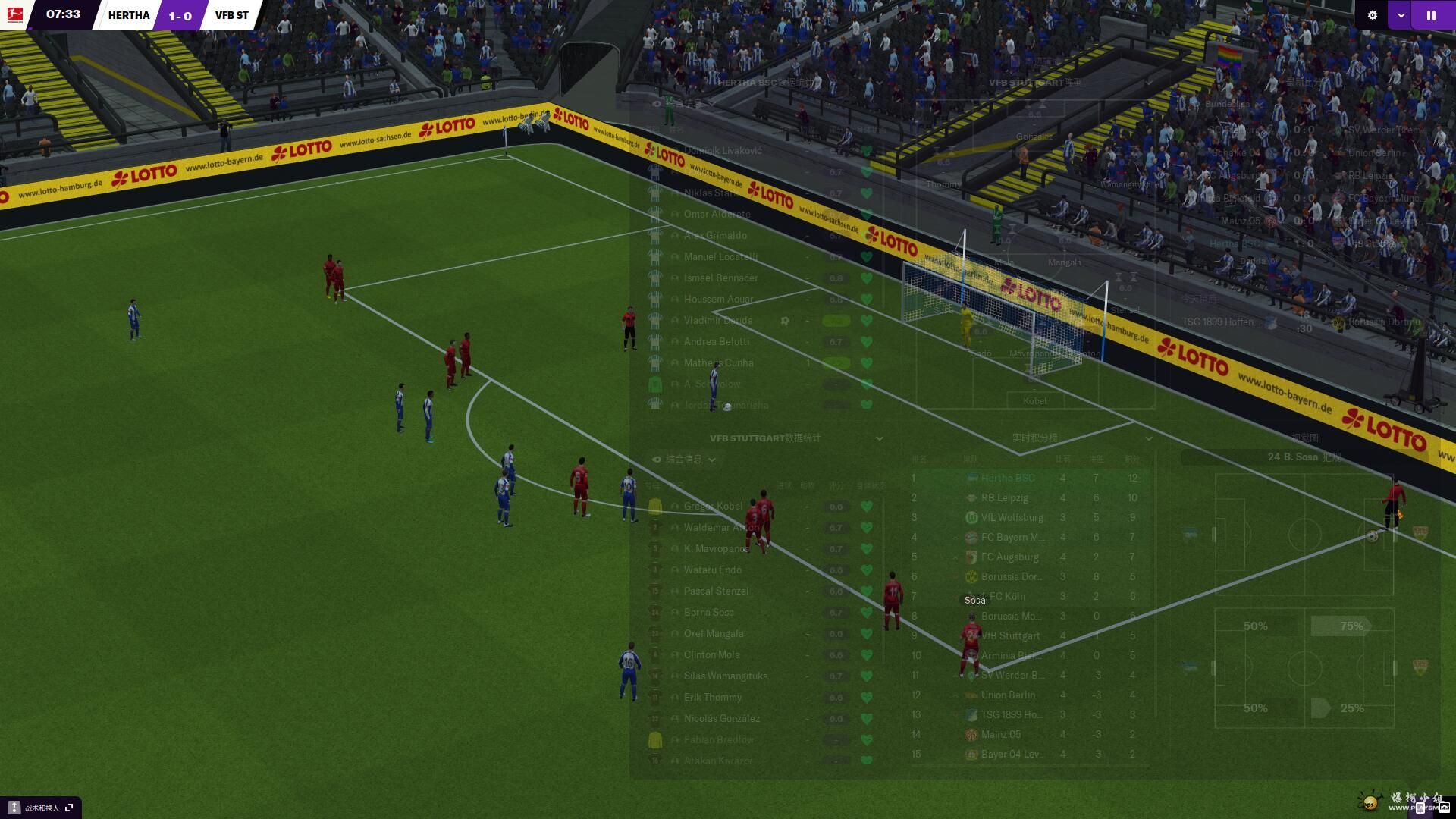Viewport: 1456px width, 819px height.
Task: Select VFB ST team name on the scoreboard
Action: pos(231,15)
